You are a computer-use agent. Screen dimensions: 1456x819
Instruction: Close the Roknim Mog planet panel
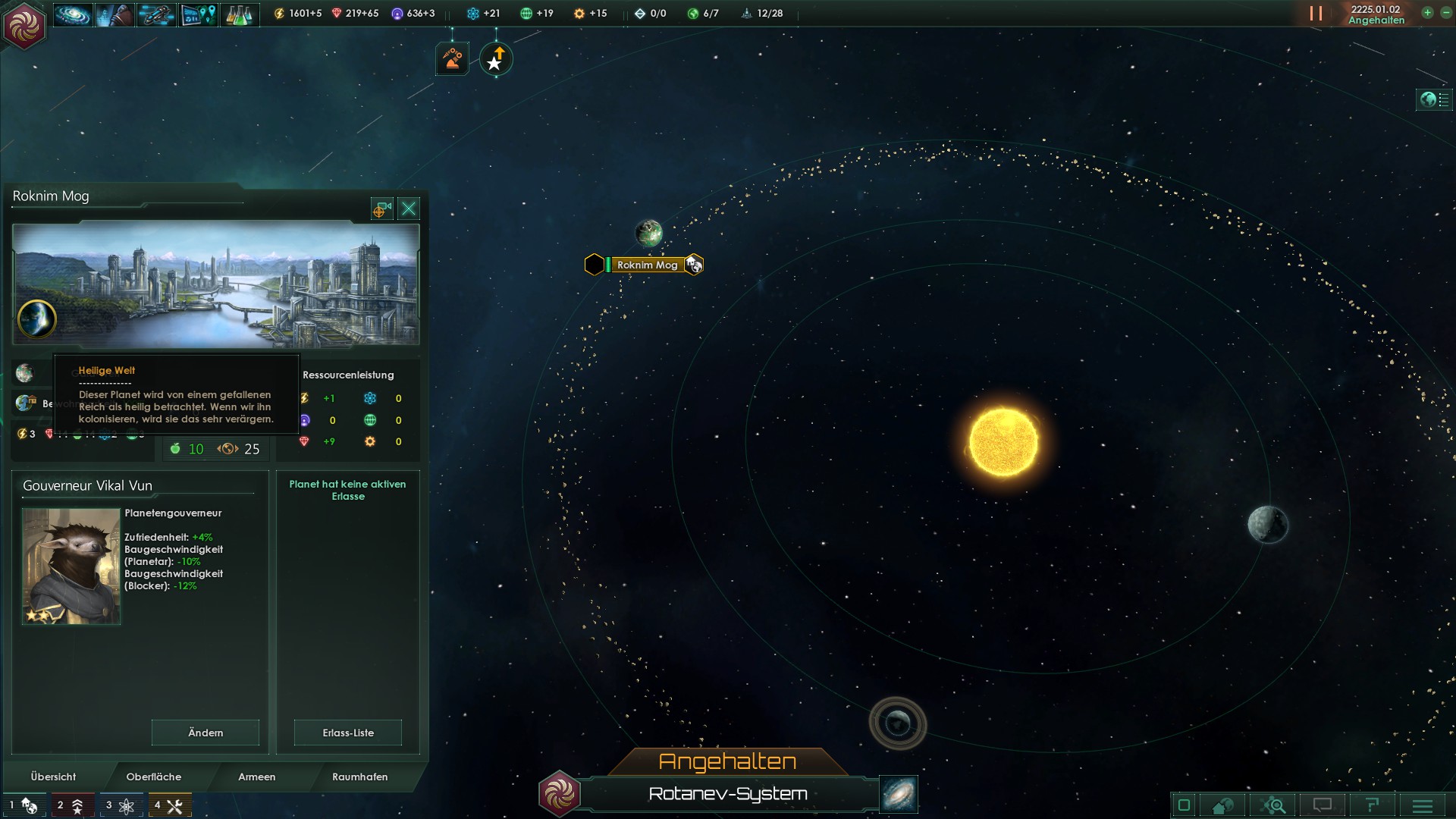[x=409, y=209]
